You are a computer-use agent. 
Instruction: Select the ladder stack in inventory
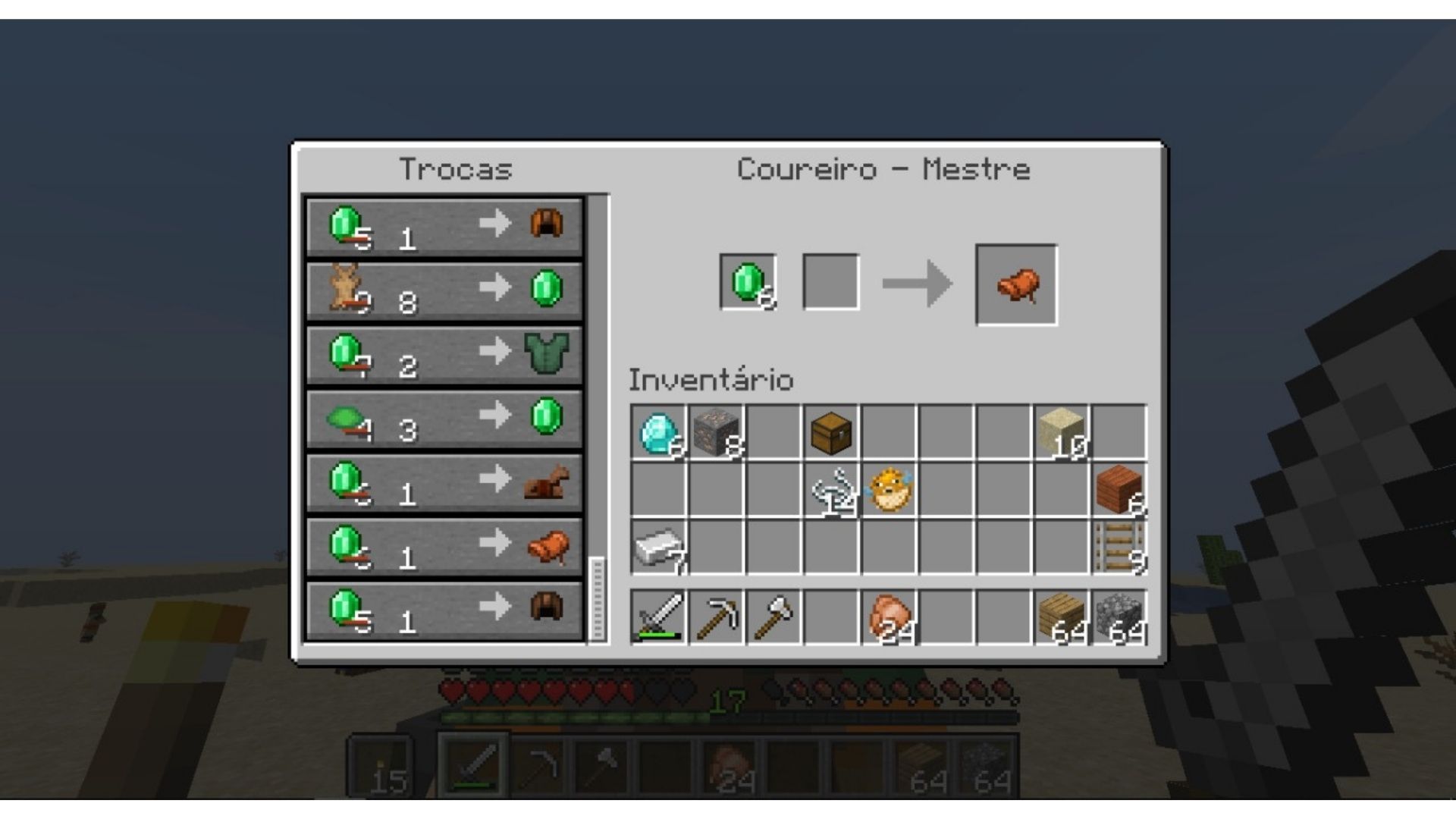[1119, 548]
